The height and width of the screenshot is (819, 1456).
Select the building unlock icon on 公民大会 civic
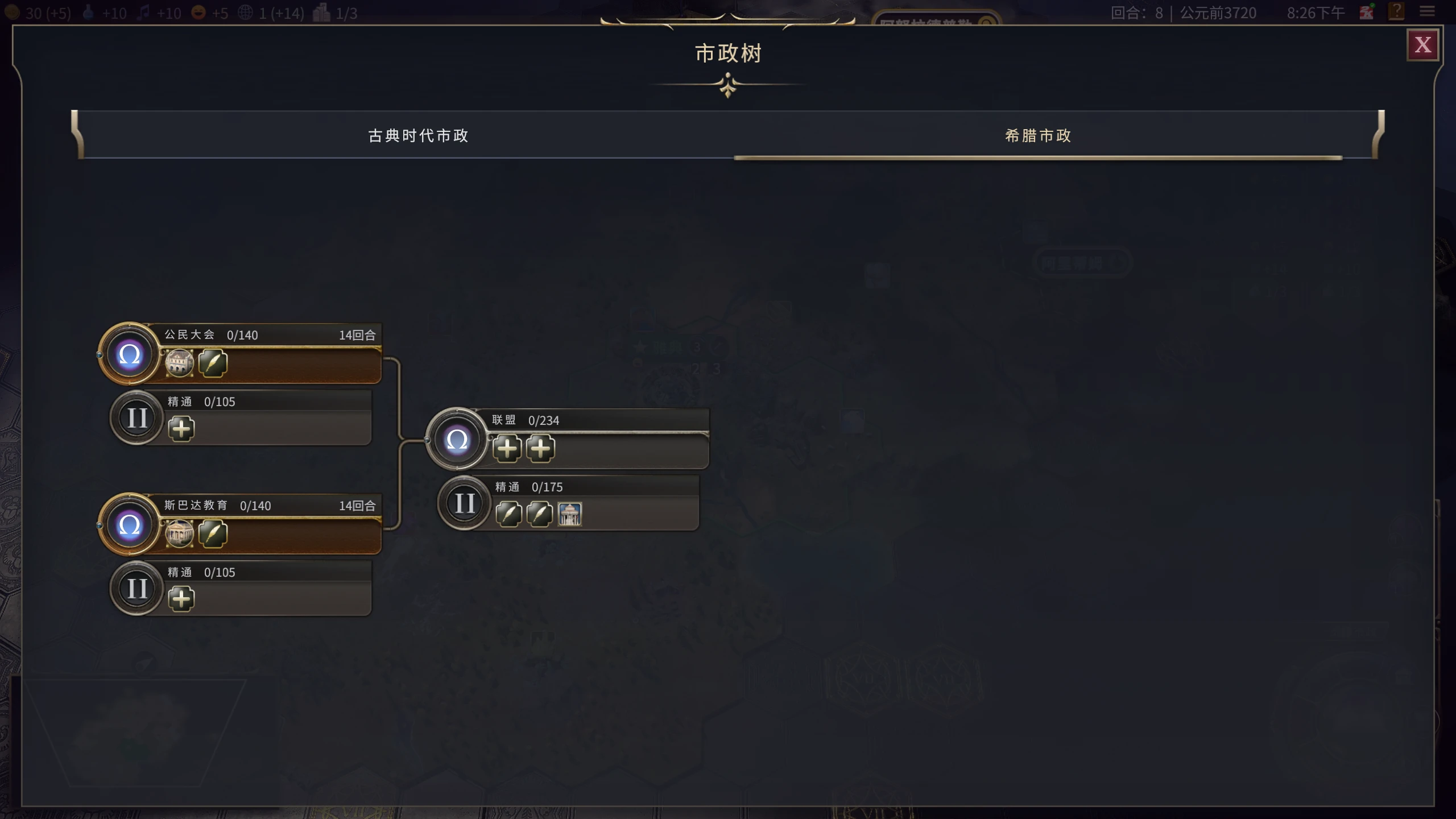[179, 363]
